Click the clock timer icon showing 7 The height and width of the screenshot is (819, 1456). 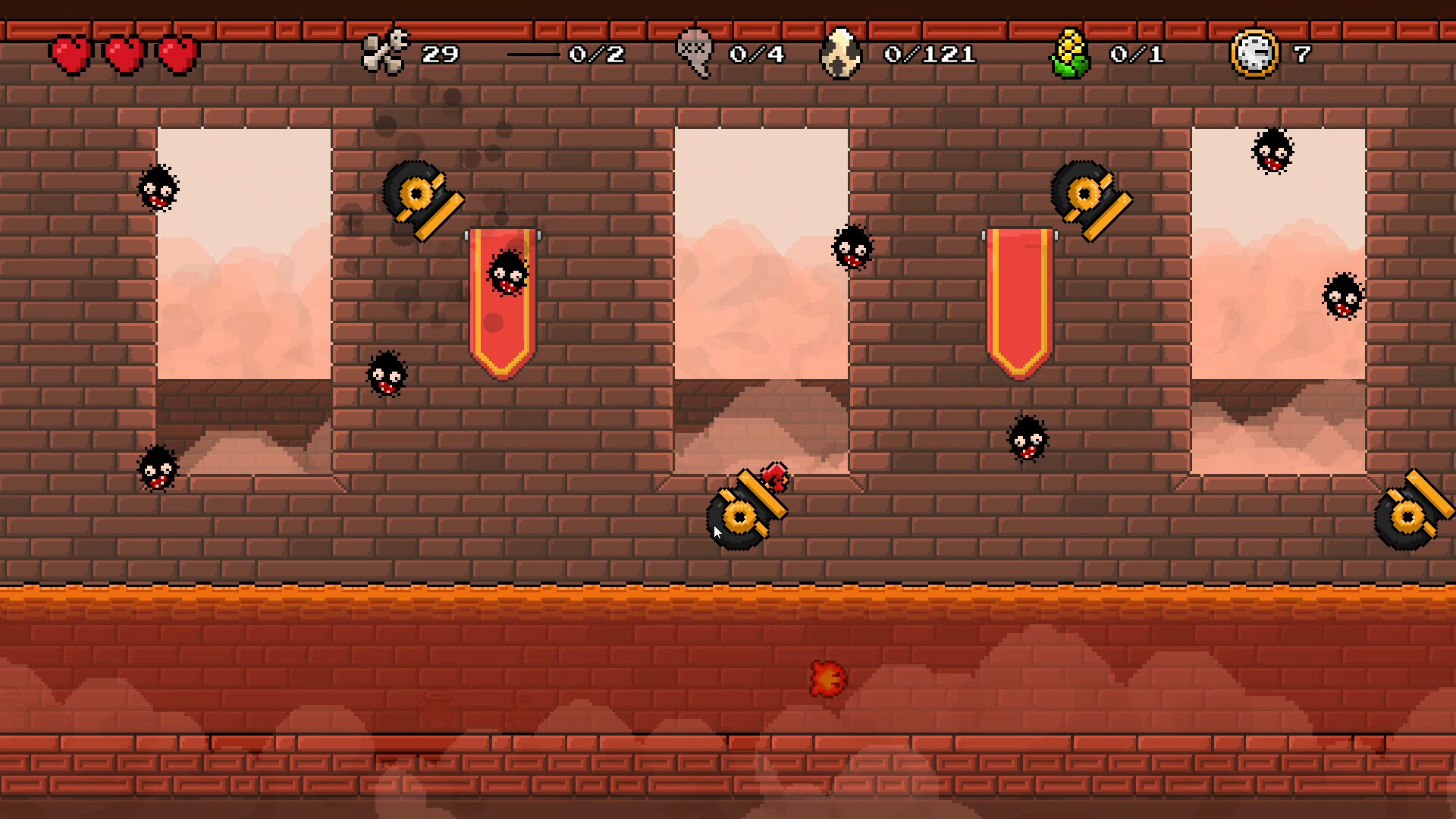[x=1253, y=53]
